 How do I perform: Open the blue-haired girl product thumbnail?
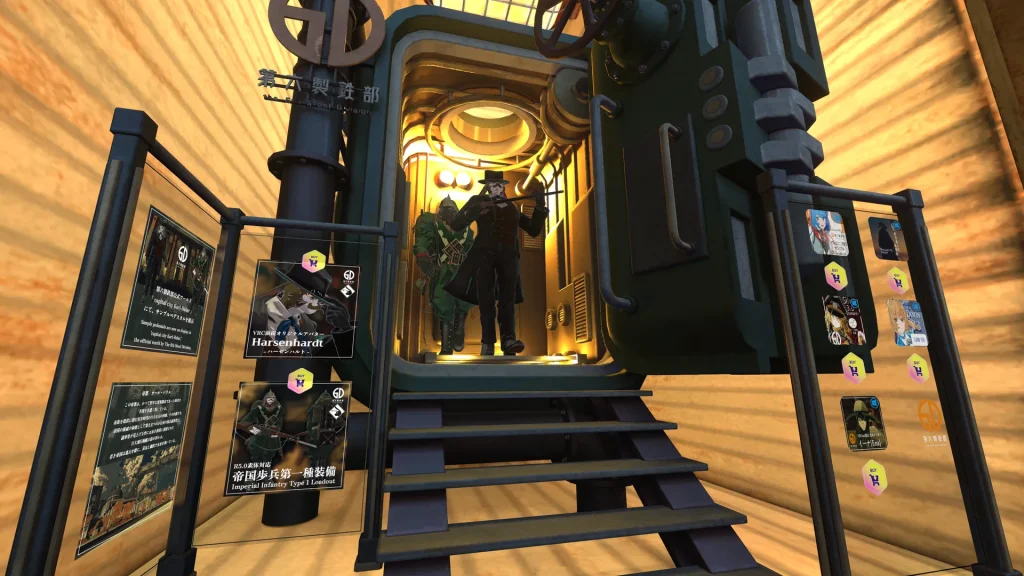click(x=827, y=232)
